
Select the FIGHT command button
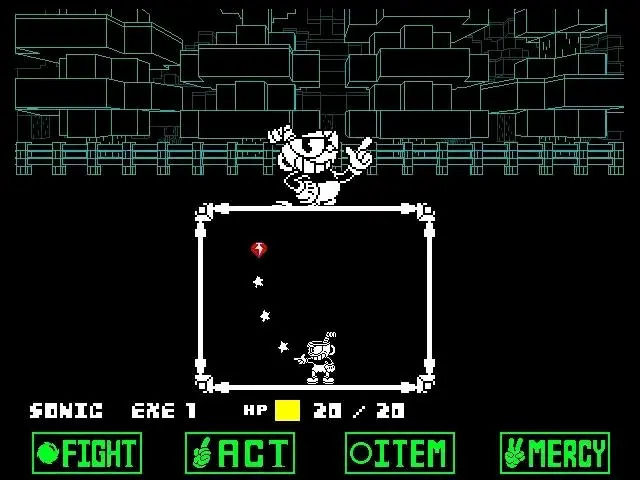(x=87, y=453)
